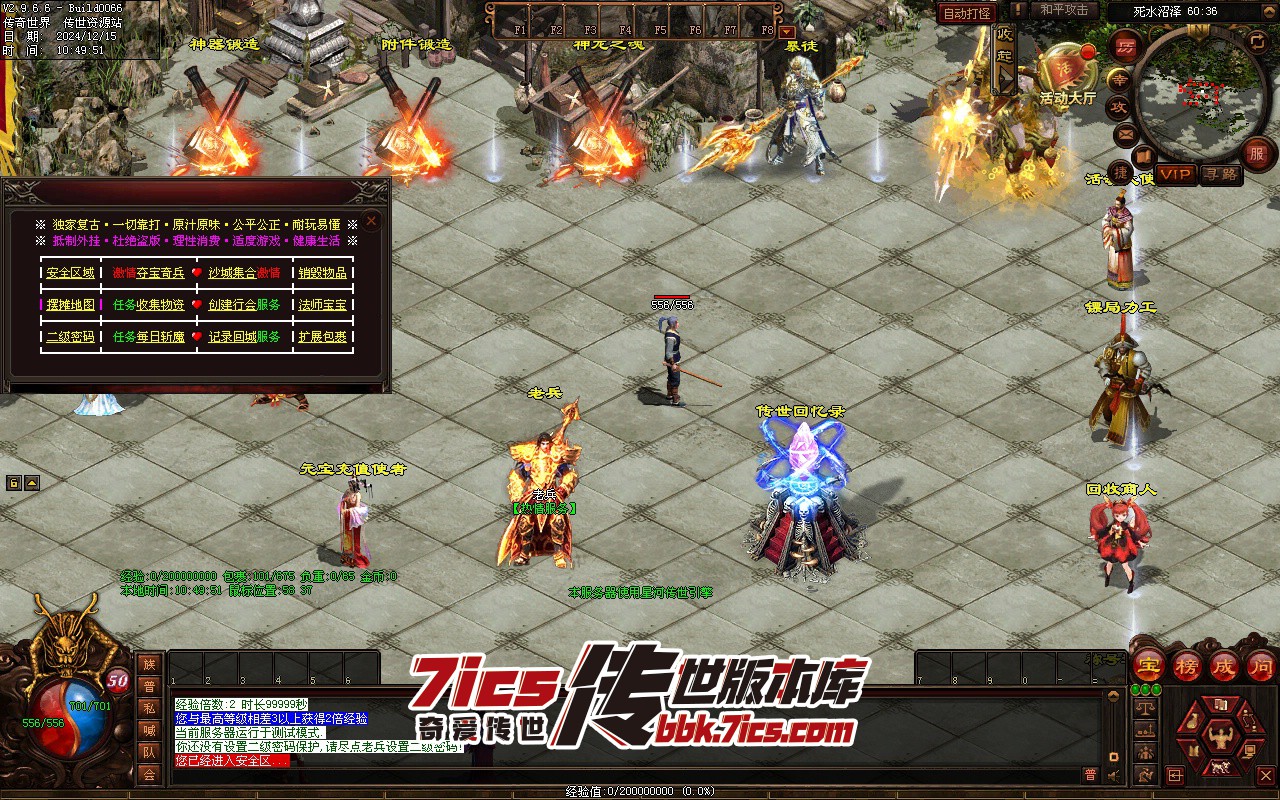
Task: Toggle the 自动打怪 auto-fight button
Action: coord(967,13)
